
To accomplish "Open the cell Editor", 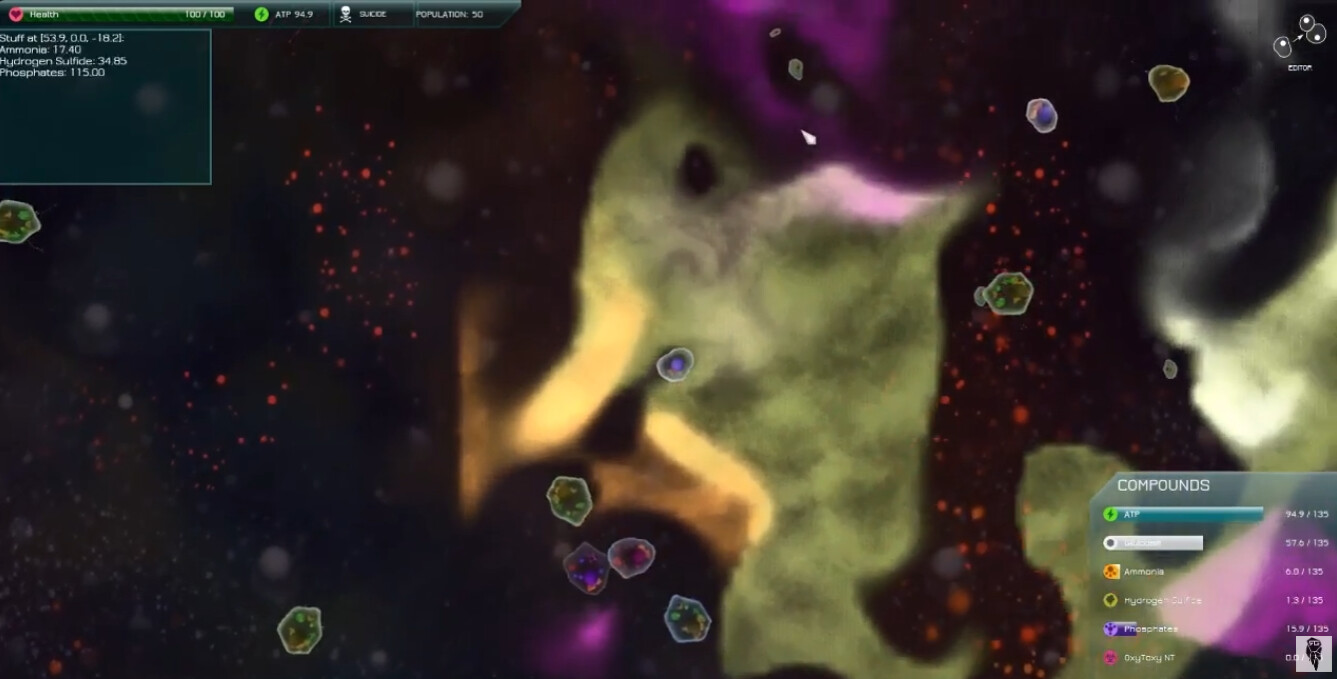I will click(1298, 40).
